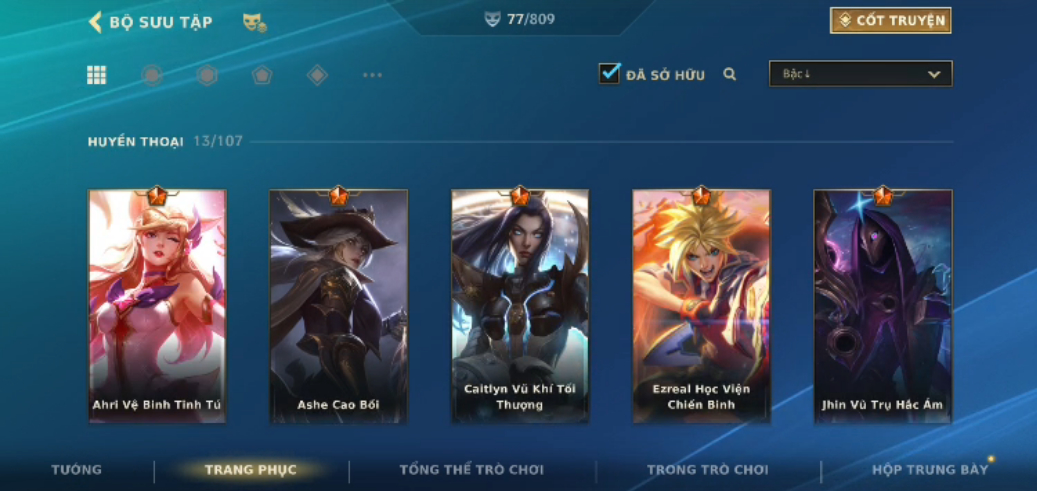Switch to the Trang Phục tab
The width and height of the screenshot is (1037, 491).
[251, 470]
